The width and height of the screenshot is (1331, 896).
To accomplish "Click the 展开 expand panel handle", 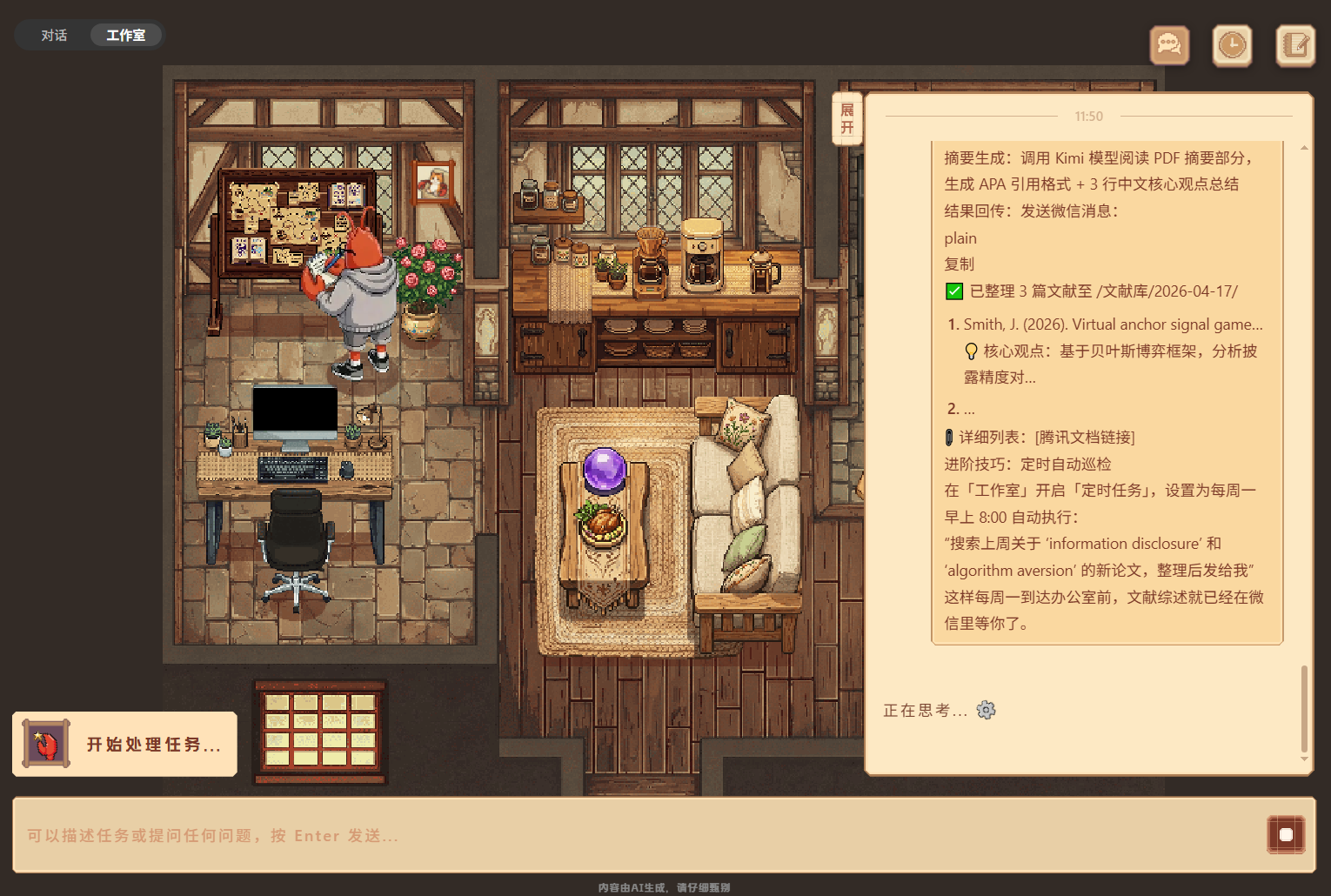I will 846,119.
